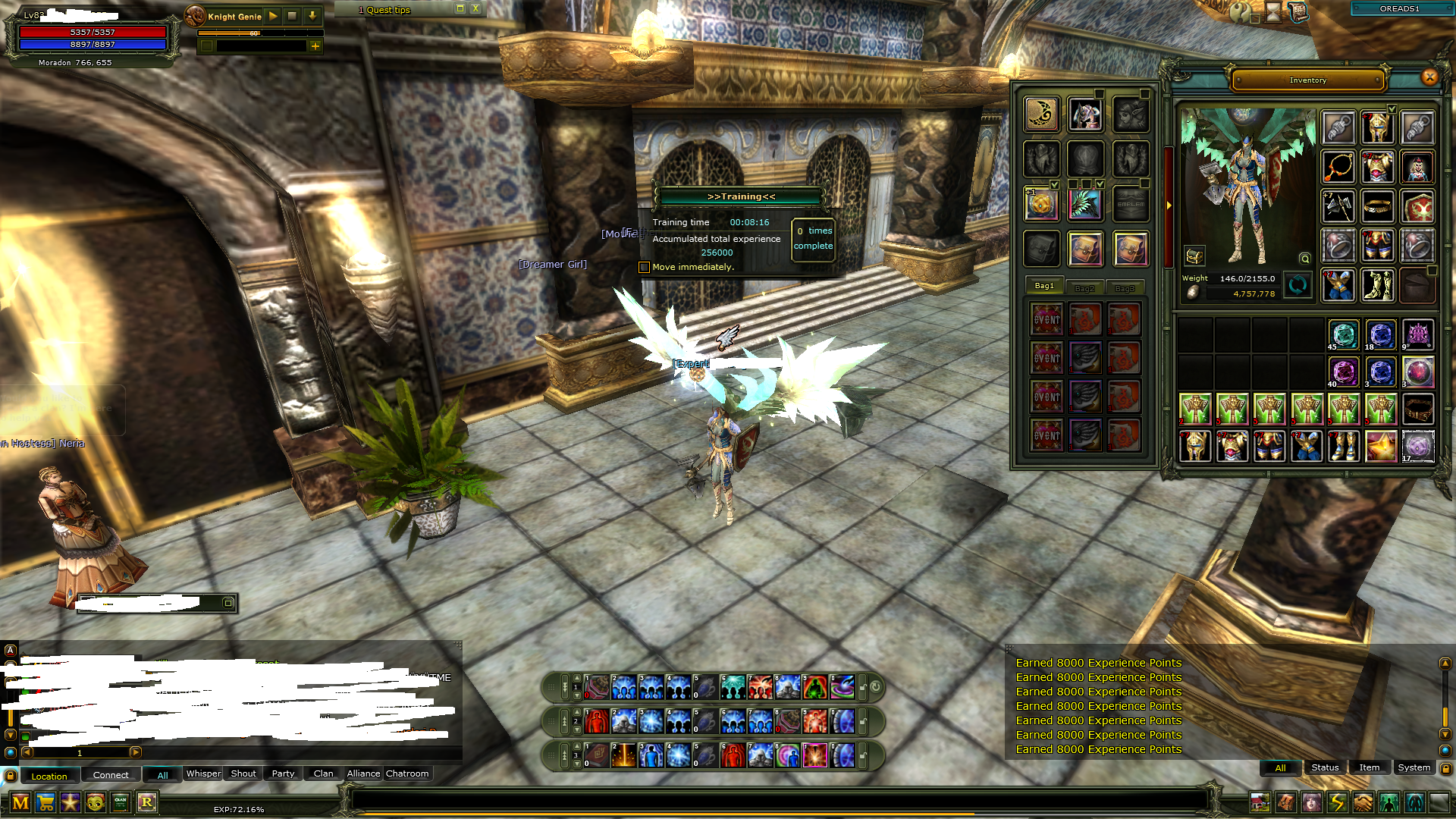Image resolution: width=1456 pixels, height=819 pixels.
Task: Click the yellow M menu icon
Action: [20, 802]
